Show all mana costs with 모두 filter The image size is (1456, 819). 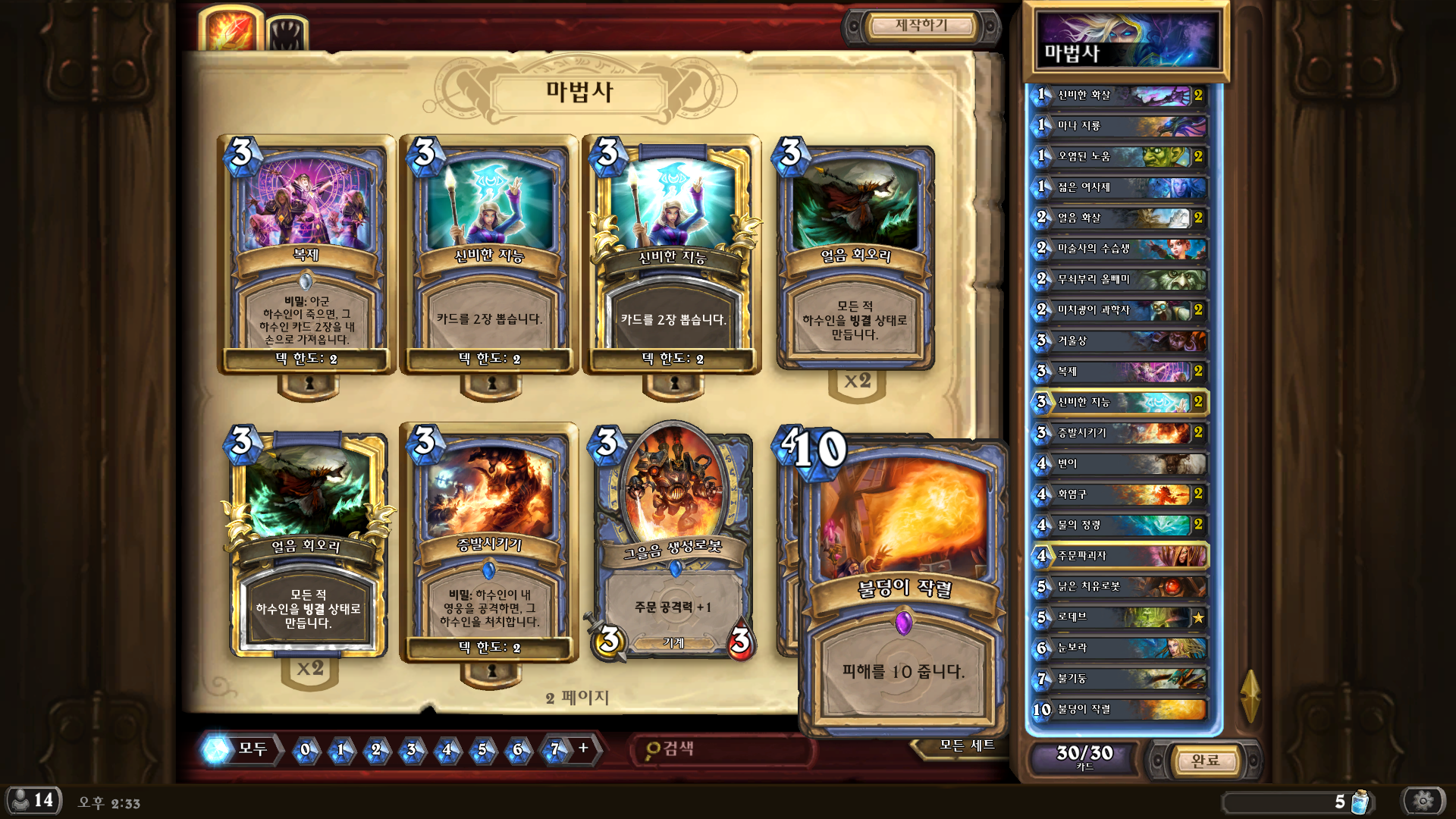(x=241, y=749)
